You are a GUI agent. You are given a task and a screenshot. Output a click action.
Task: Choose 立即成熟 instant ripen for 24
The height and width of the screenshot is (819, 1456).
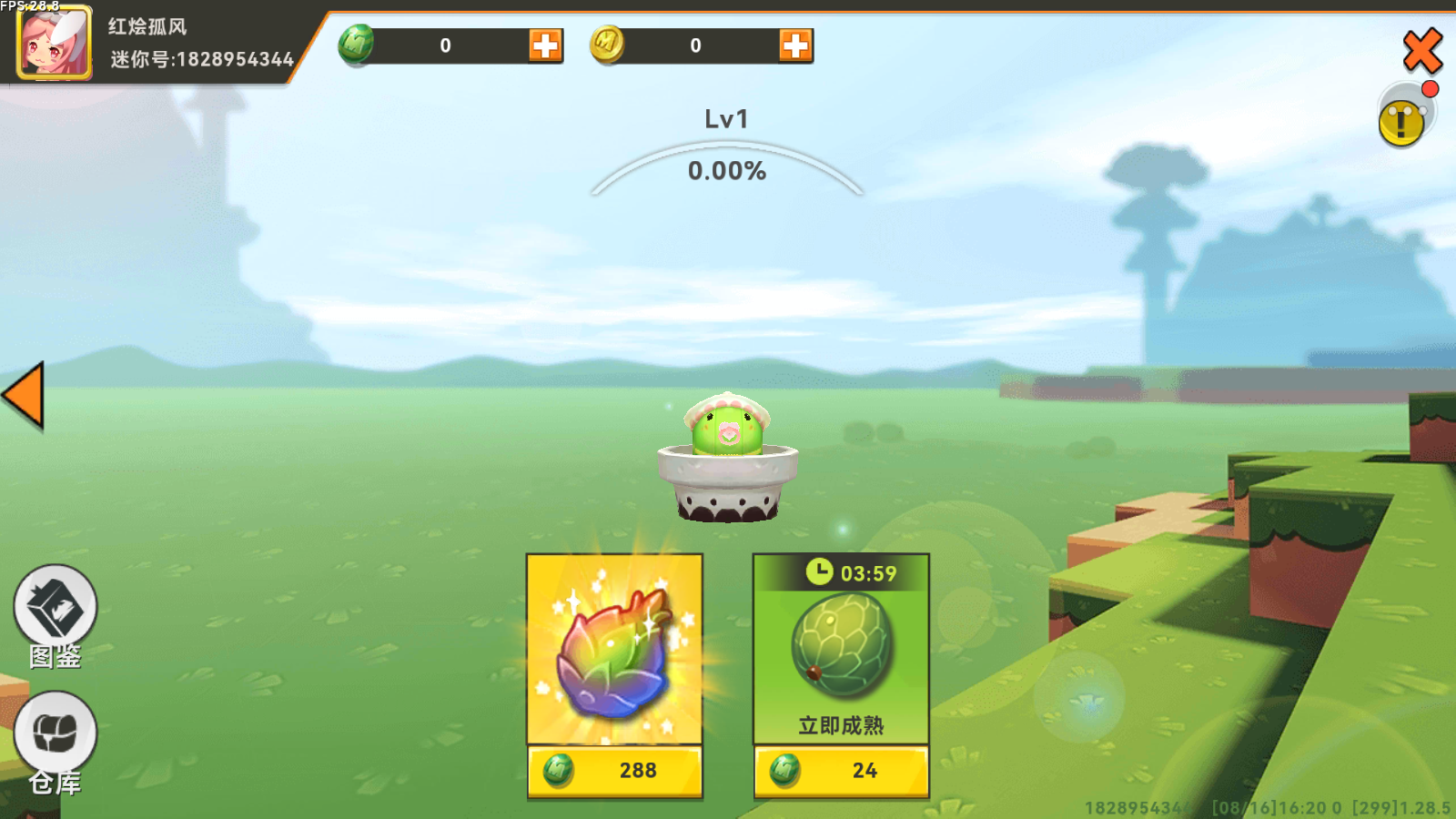coord(841,769)
